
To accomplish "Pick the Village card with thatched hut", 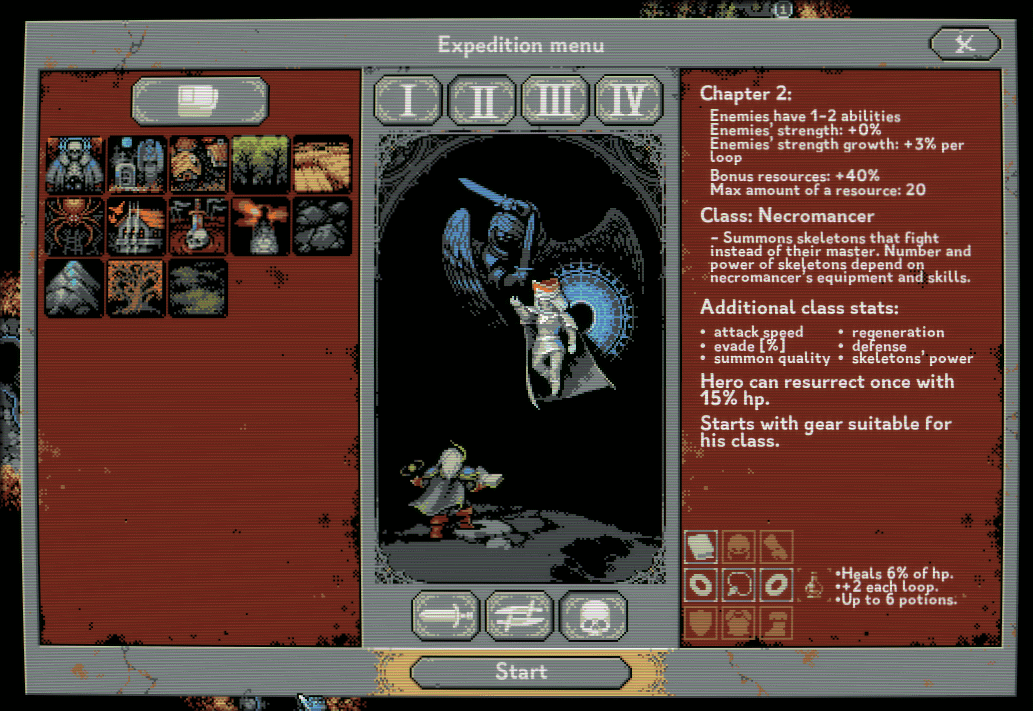I will (199, 165).
